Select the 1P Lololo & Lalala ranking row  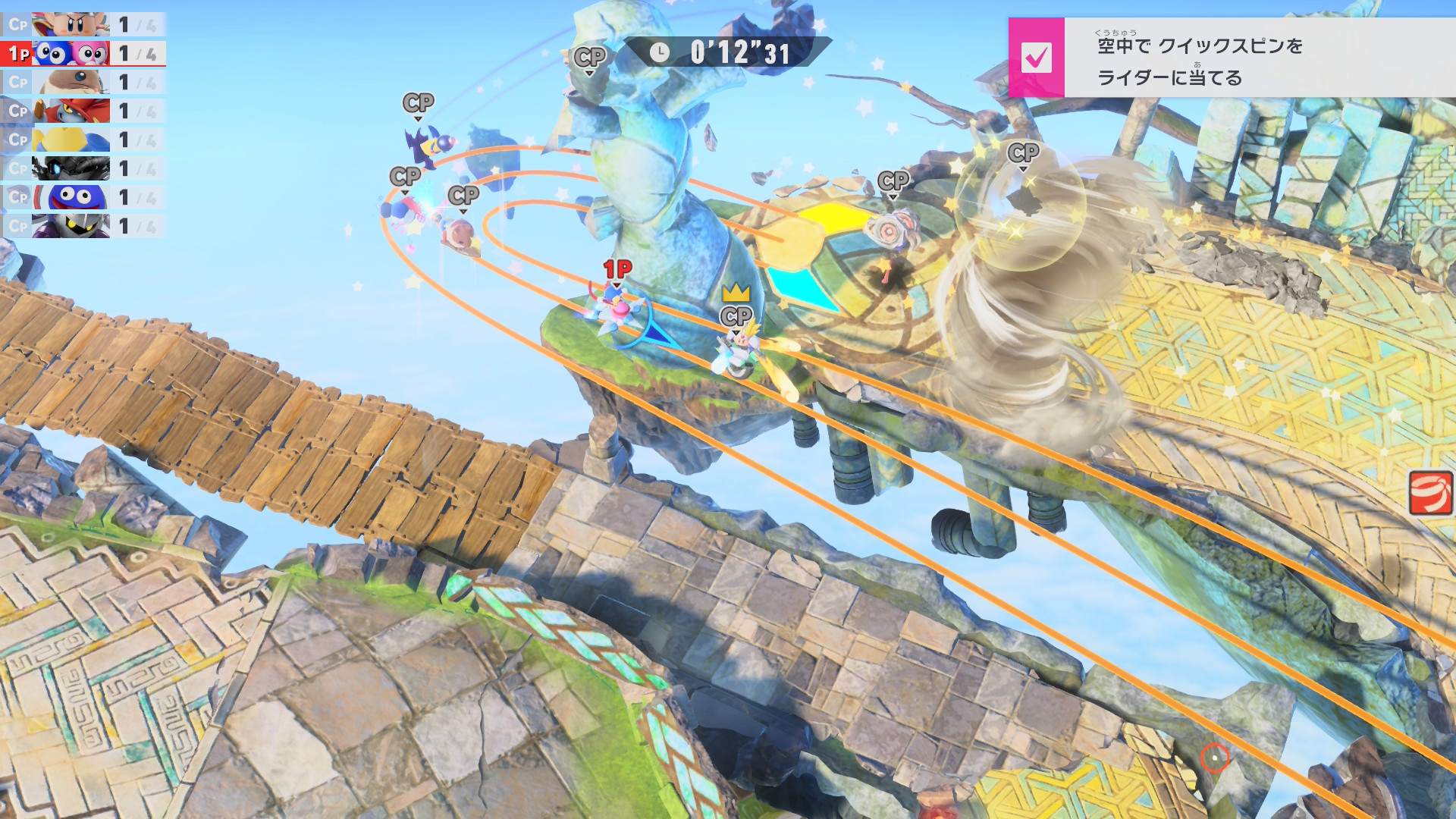pos(83,54)
